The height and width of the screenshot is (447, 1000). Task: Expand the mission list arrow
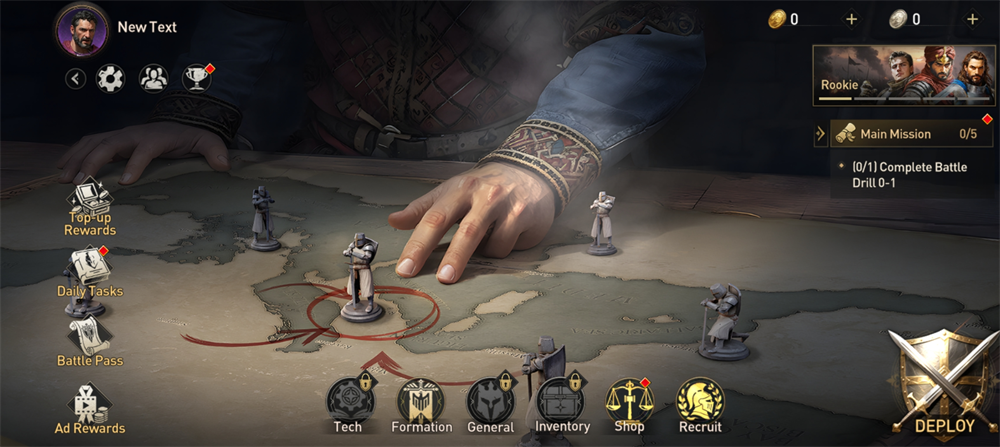pyautogui.click(x=821, y=134)
